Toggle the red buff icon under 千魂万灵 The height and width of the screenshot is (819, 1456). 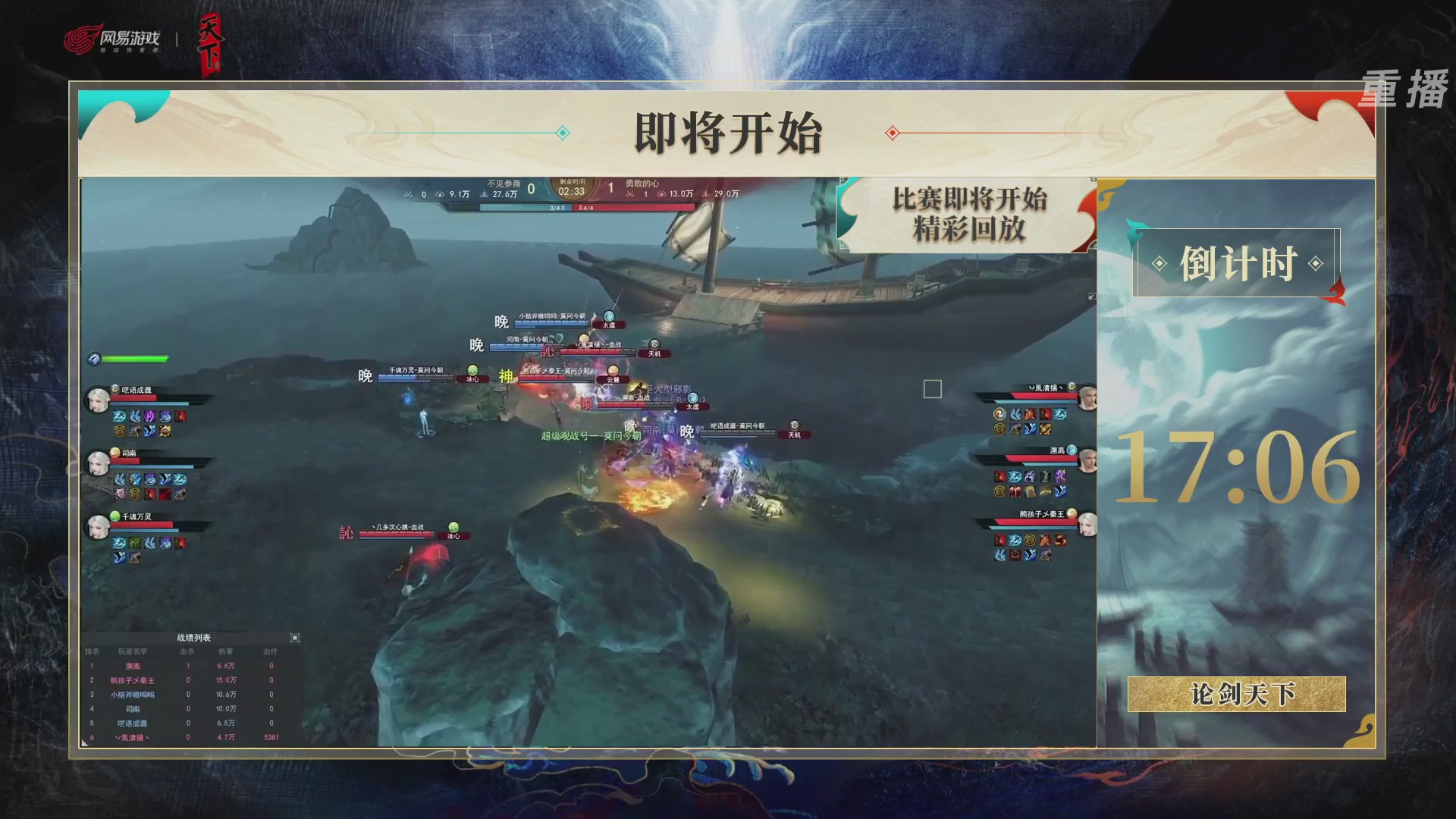point(180,544)
